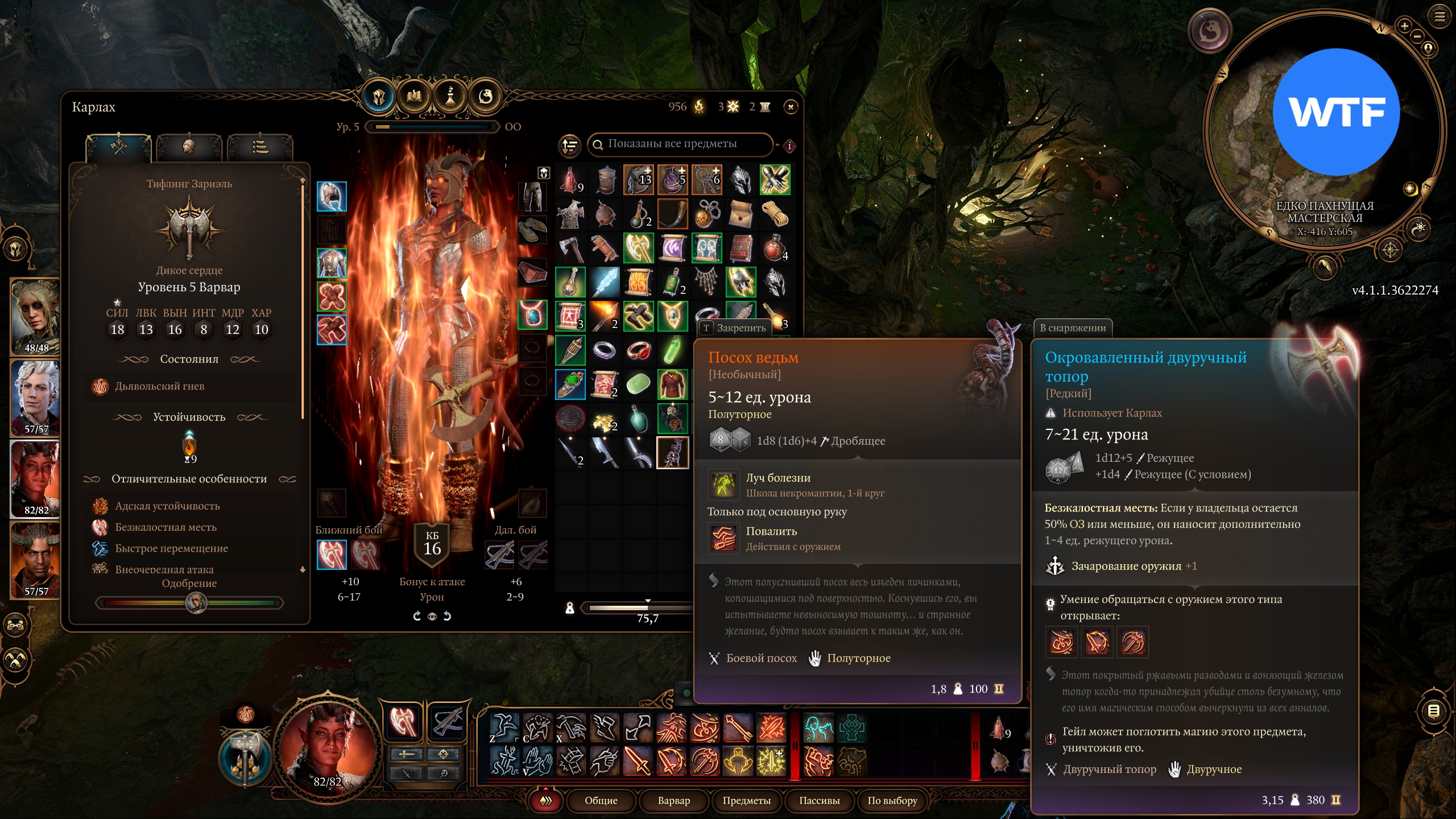Select the Пассивы hotbar tab
The height and width of the screenshot is (819, 1456).
[x=819, y=800]
